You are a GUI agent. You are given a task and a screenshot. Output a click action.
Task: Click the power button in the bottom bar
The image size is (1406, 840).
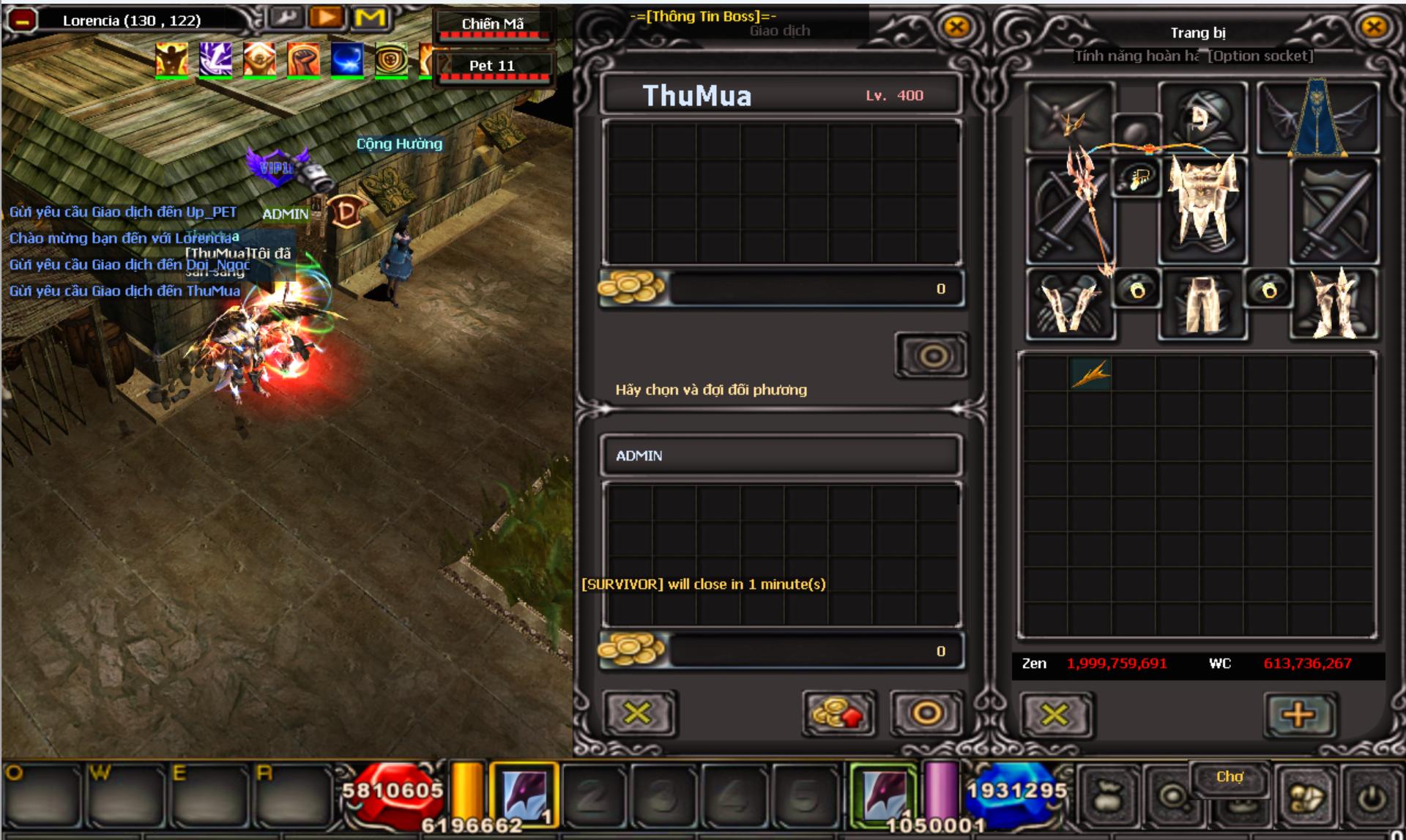coord(1372,798)
